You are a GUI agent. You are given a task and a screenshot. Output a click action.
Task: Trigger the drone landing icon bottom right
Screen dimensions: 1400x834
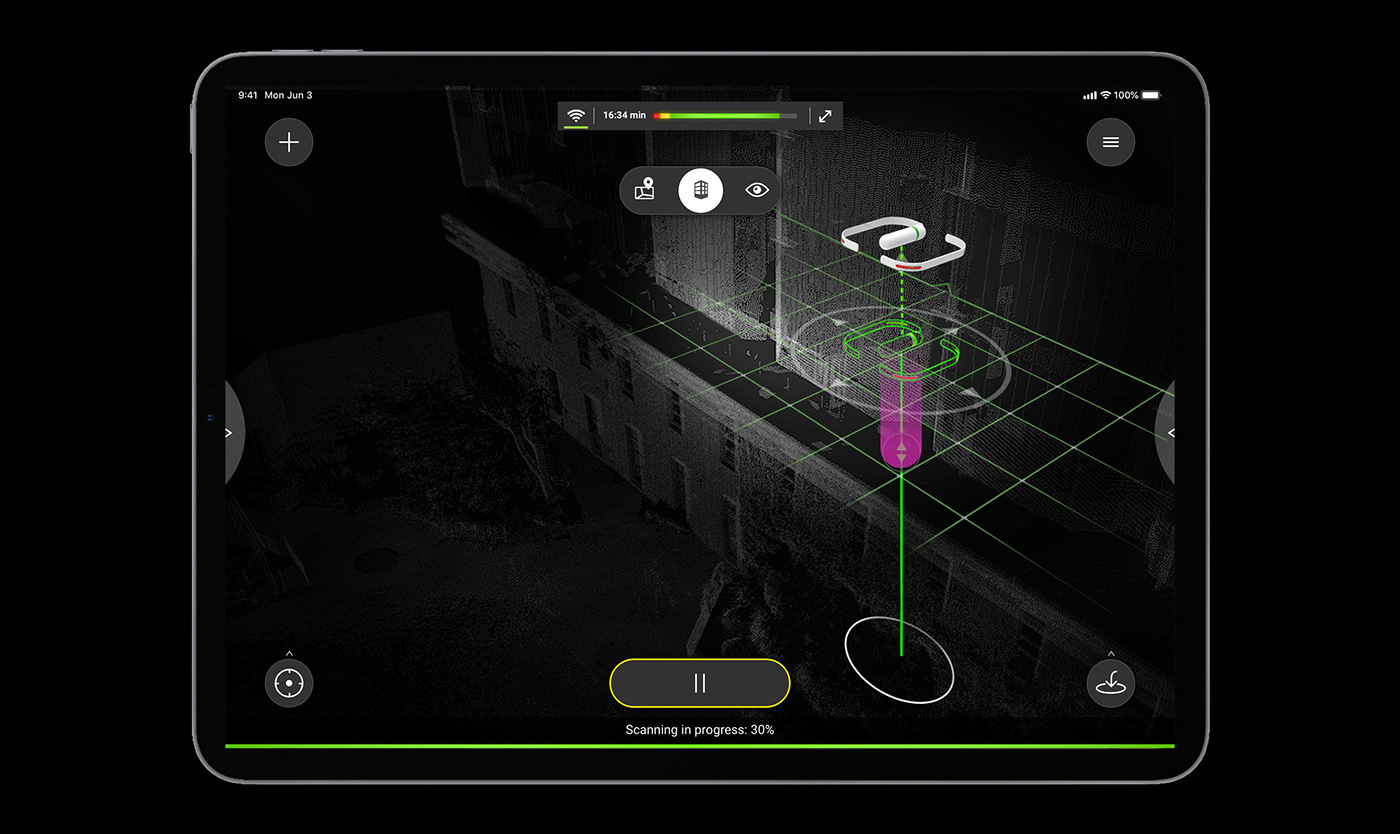tap(1110, 683)
